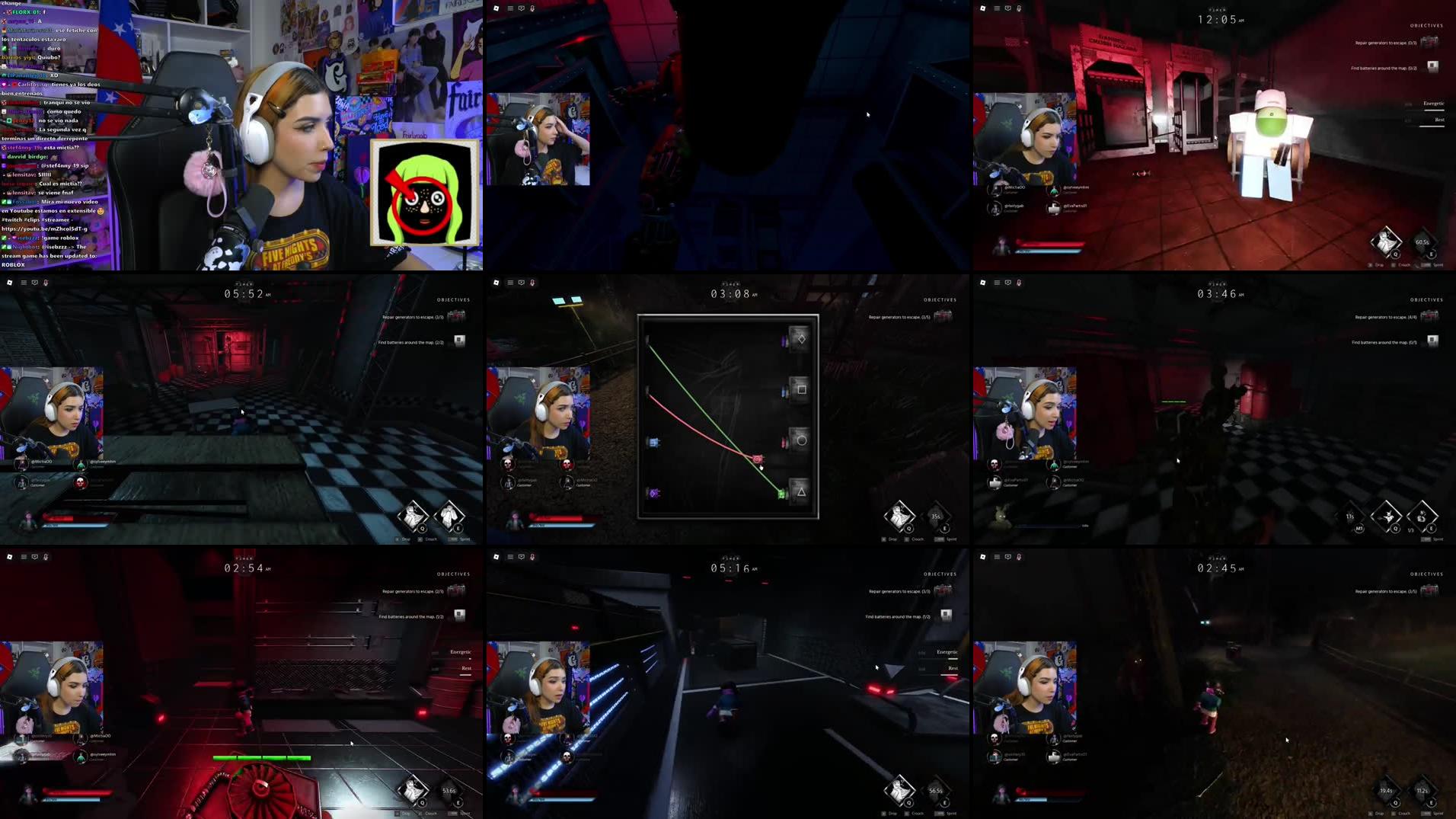Select the square socket in the wiring puzzle

[800, 389]
